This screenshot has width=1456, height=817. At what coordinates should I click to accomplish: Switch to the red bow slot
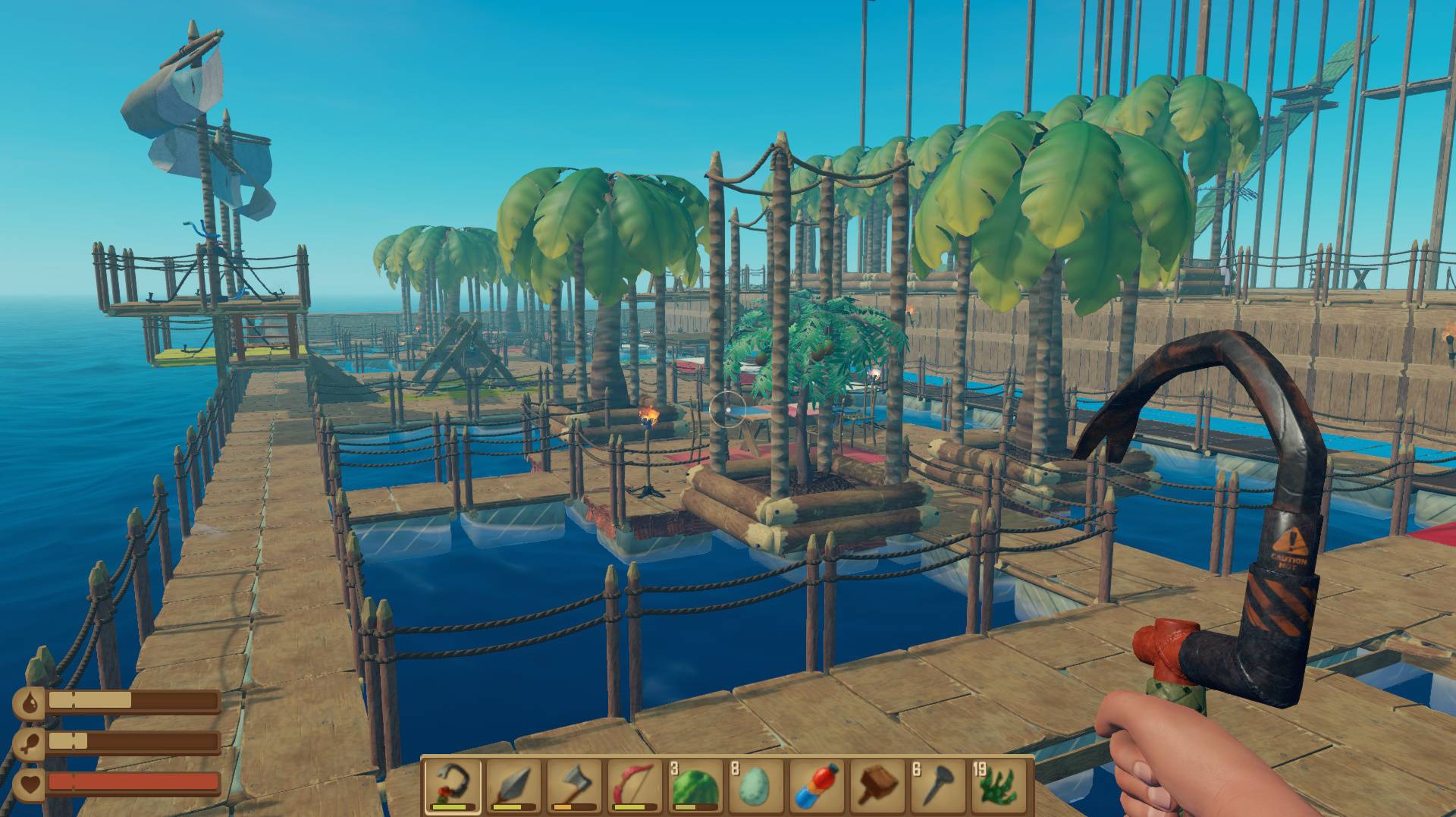[635, 786]
